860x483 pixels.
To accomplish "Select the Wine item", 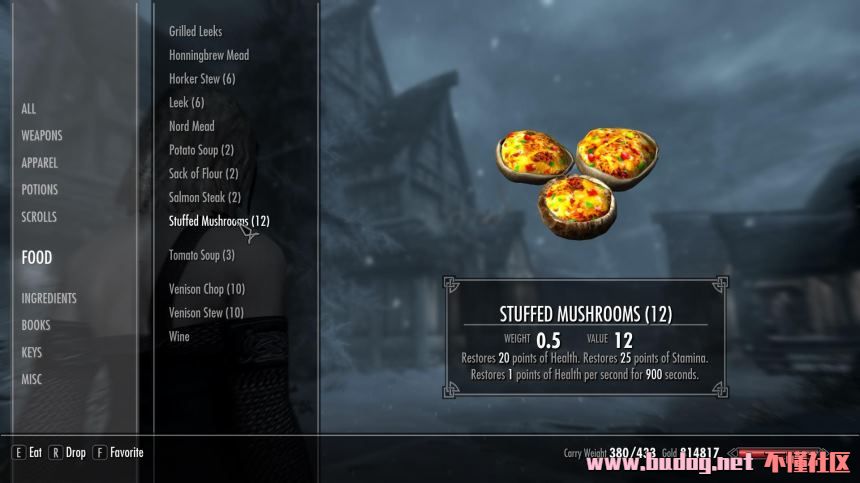I will pyautogui.click(x=179, y=337).
